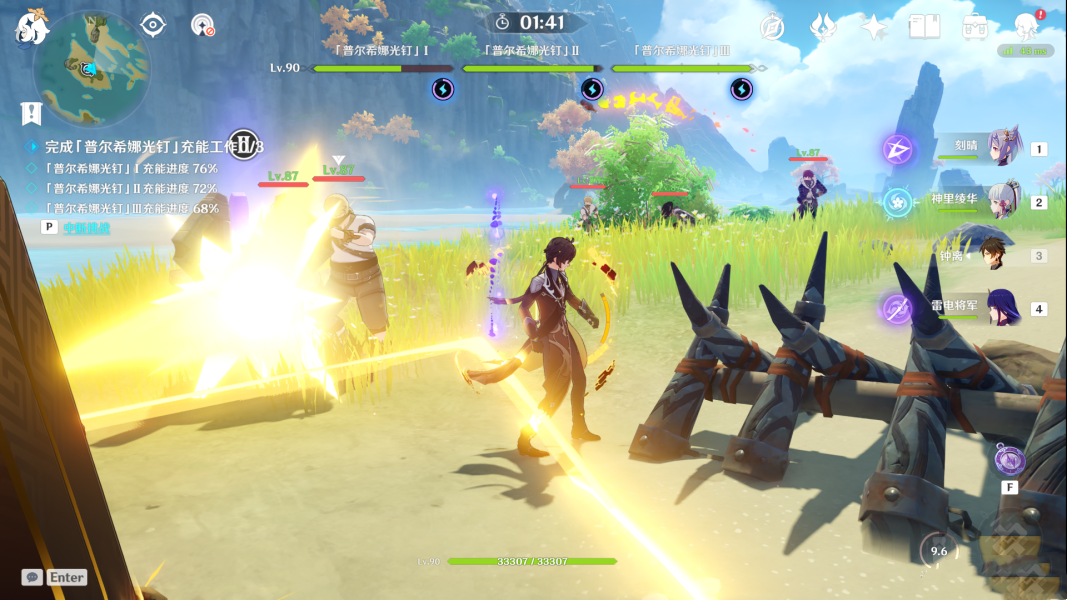
Task: Open the world map via the minimap
Action: tap(92, 68)
